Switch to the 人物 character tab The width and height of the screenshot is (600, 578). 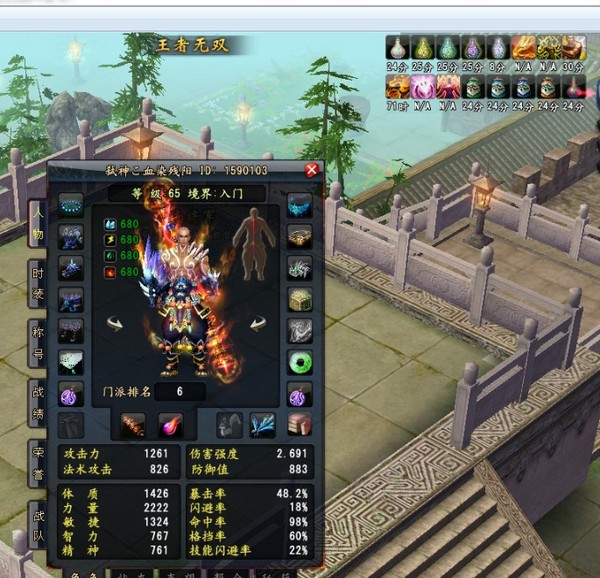click(37, 221)
